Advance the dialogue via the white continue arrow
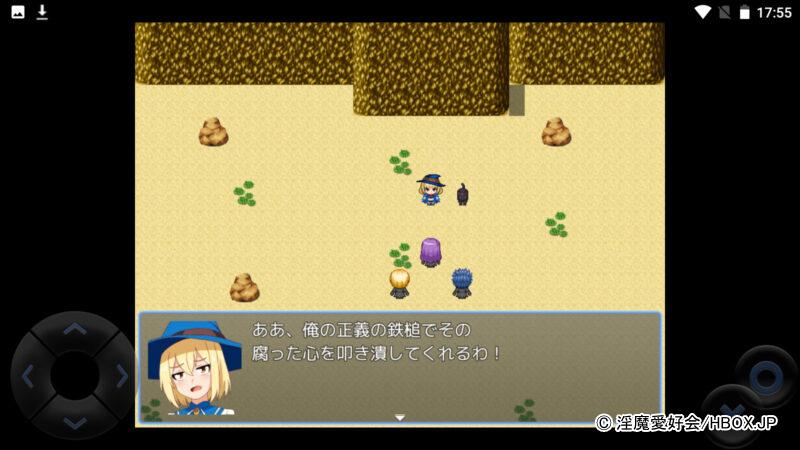The image size is (800, 450). click(x=400, y=418)
